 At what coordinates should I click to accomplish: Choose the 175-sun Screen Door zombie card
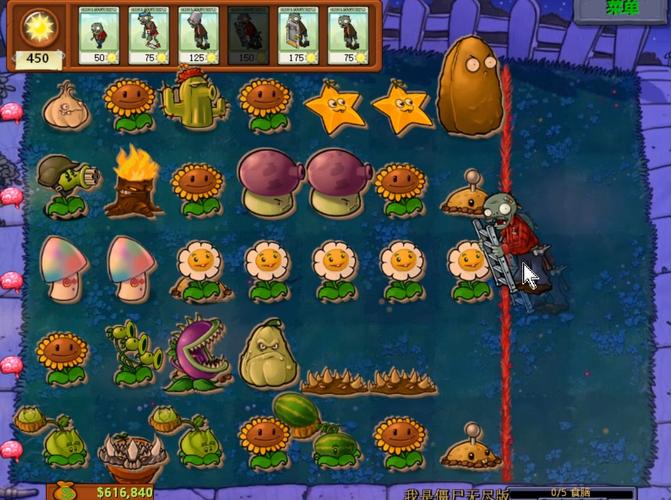298,36
